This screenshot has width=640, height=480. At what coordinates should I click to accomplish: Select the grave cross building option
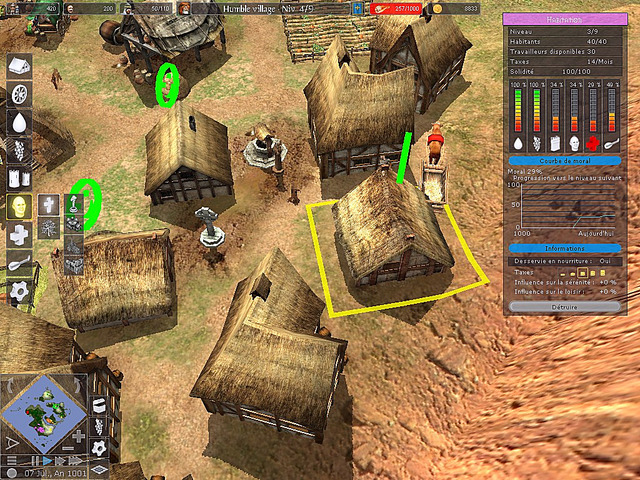50,205
